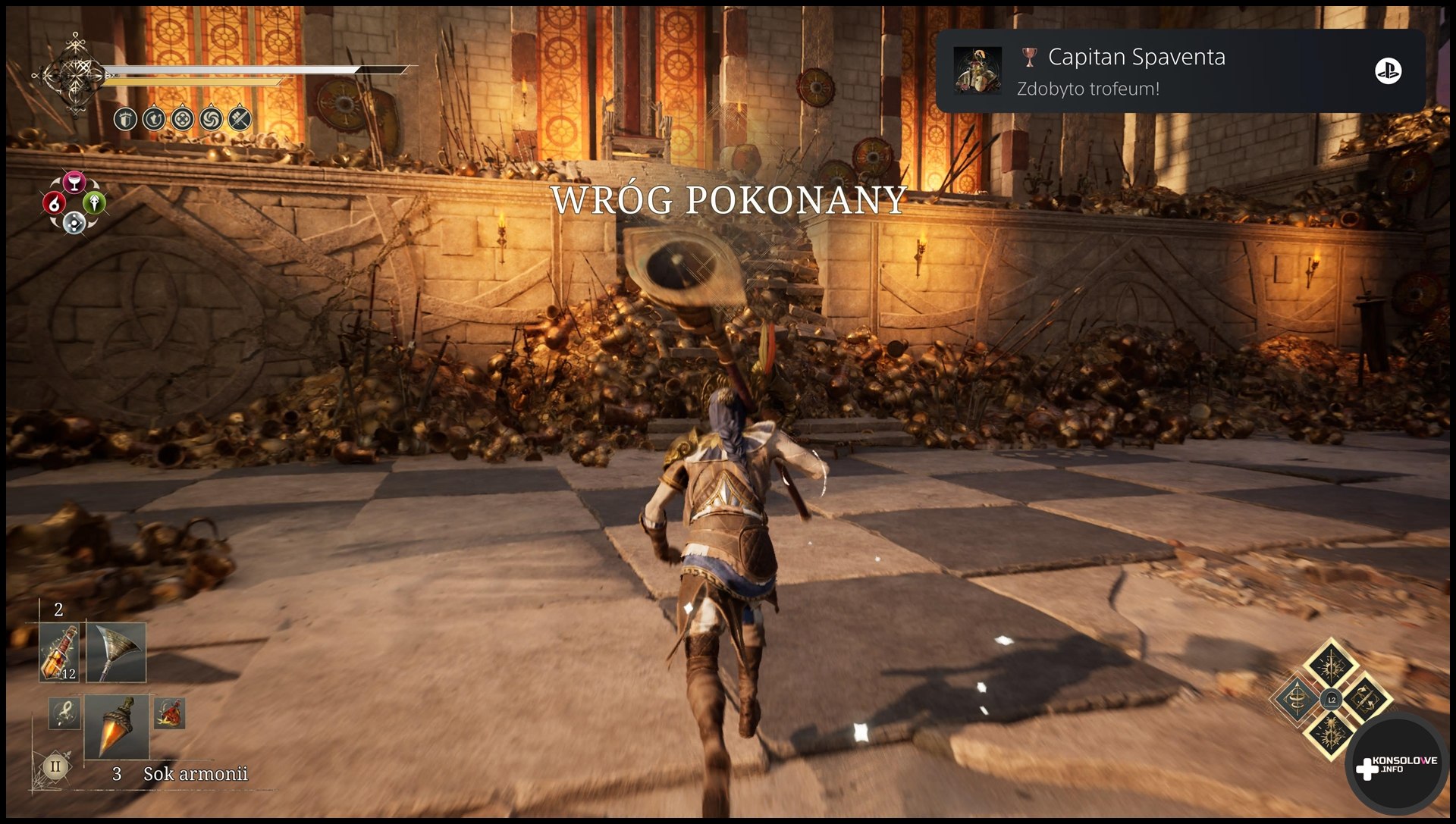Choose the equipped fan-shaped axe weapon slot
The image size is (1456, 824).
click(116, 653)
